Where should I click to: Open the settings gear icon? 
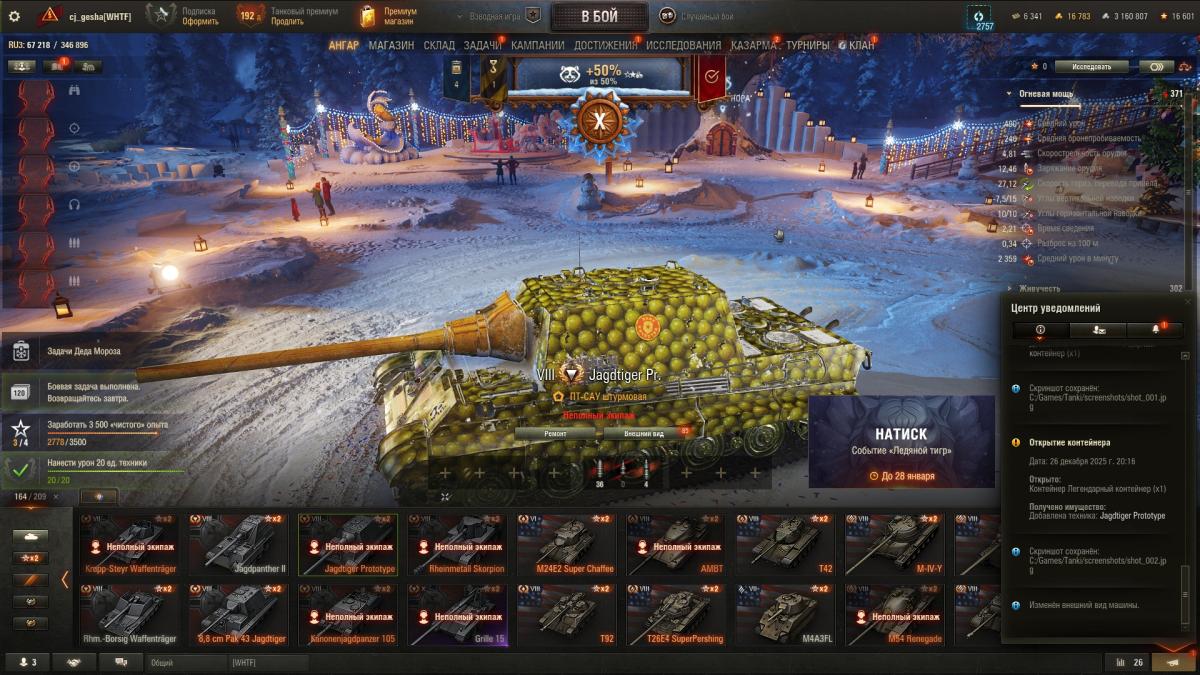(14, 16)
